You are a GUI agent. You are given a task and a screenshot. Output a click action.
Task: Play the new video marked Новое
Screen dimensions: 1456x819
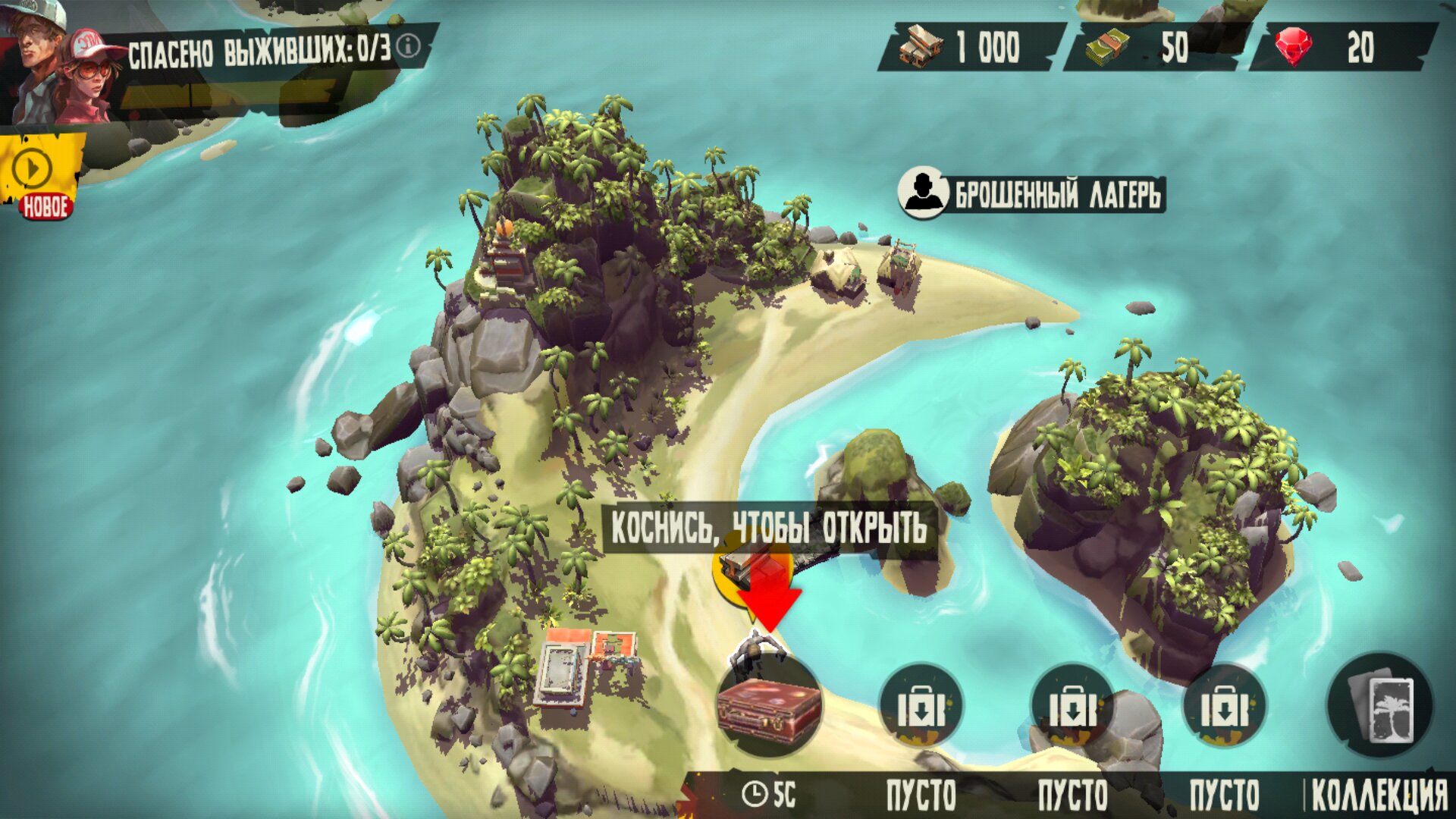point(33,170)
